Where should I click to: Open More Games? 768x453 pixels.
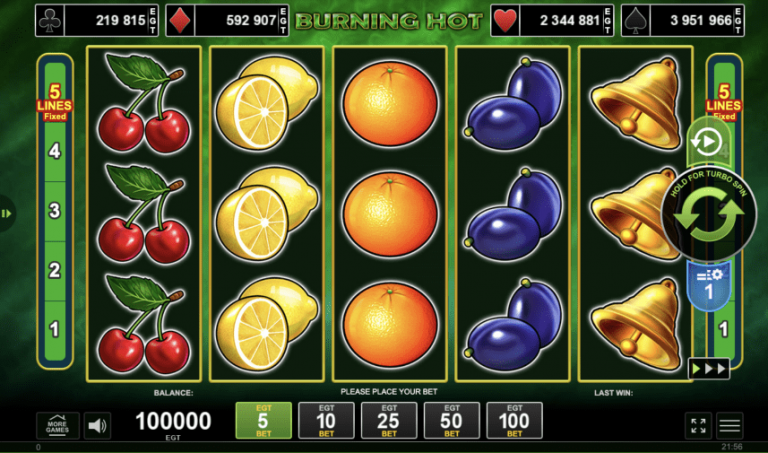pos(57,425)
